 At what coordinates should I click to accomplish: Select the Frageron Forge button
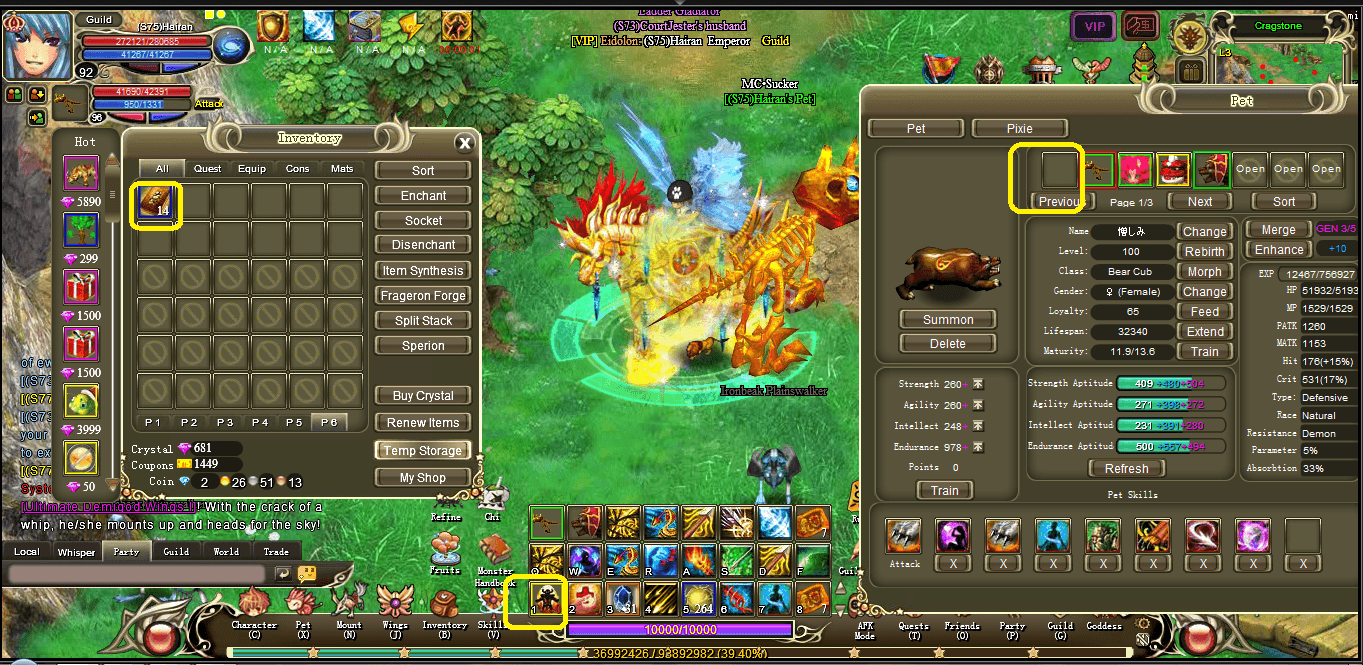click(423, 296)
